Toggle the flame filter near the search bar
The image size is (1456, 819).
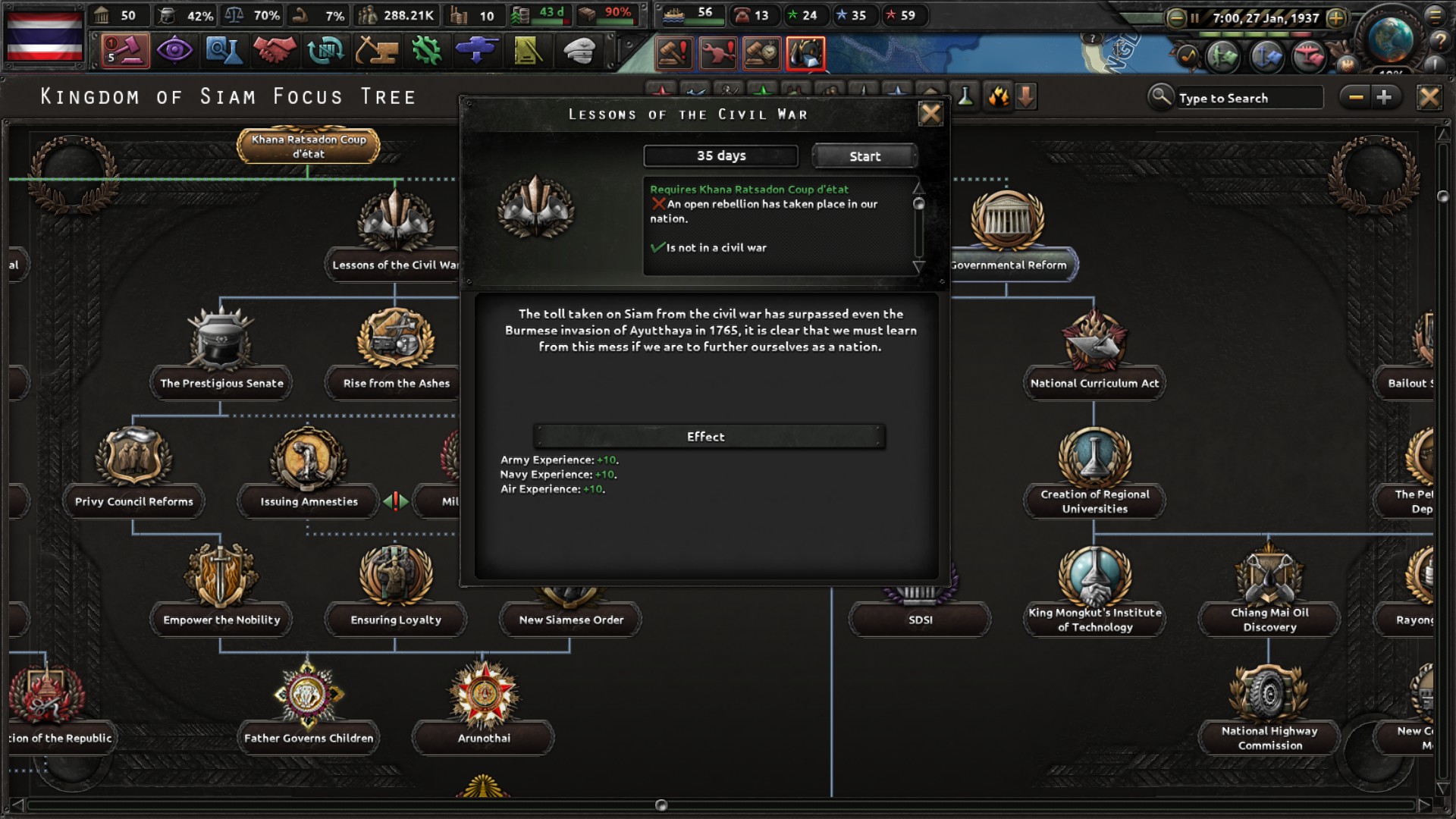(x=999, y=96)
